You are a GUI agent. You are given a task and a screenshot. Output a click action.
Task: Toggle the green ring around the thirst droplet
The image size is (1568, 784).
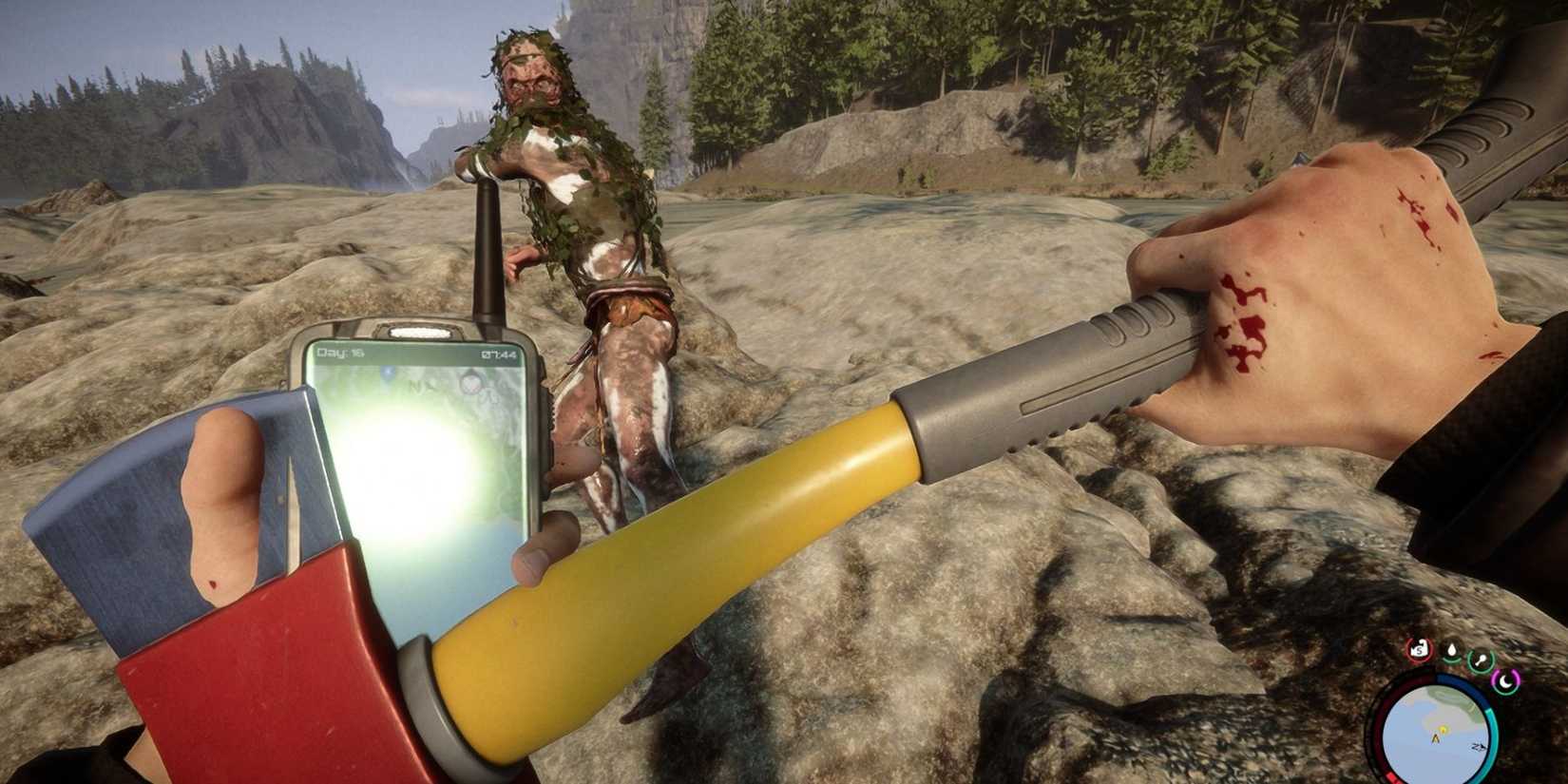tap(1451, 662)
